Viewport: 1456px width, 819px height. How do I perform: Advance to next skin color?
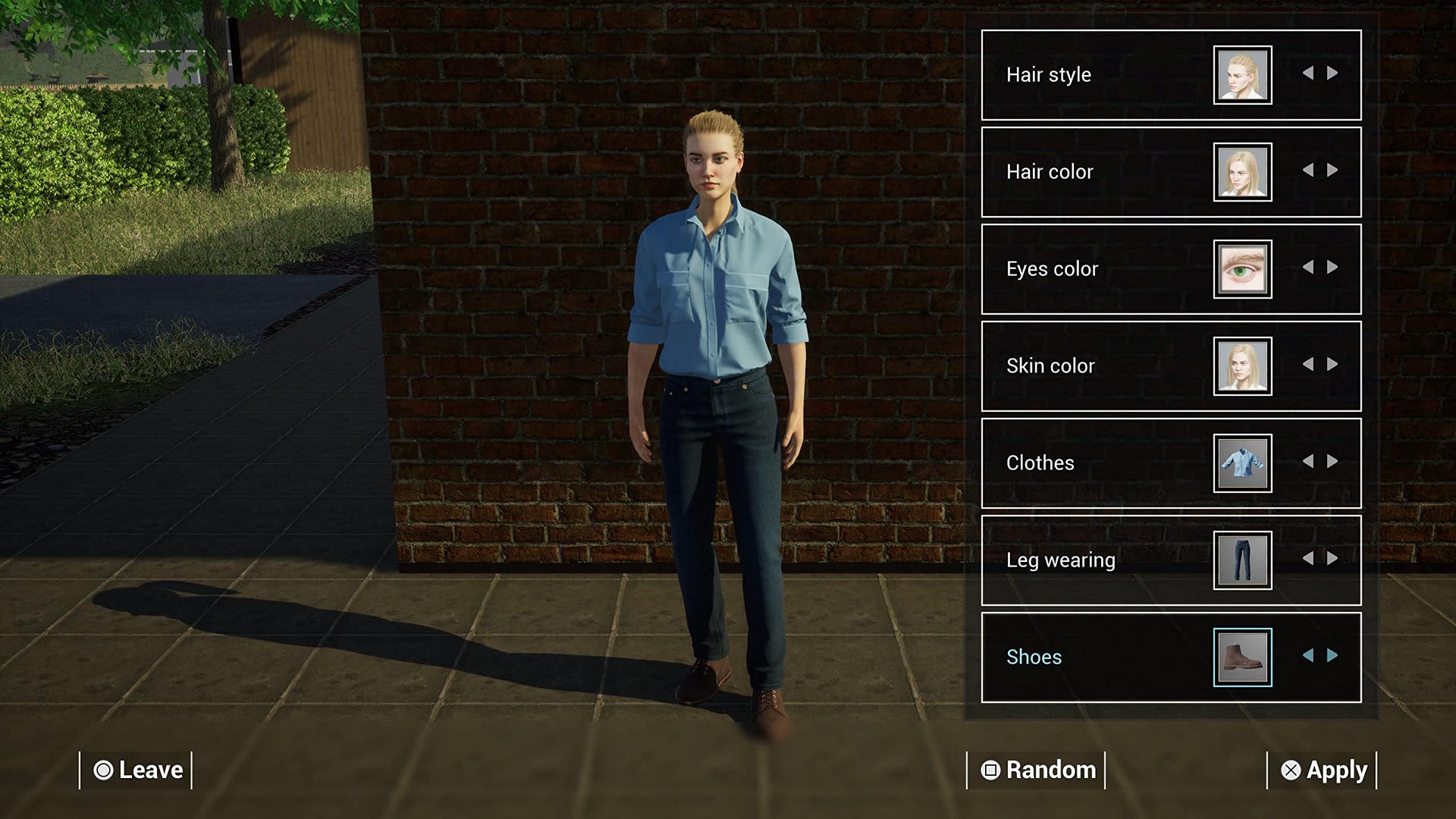(1332, 365)
